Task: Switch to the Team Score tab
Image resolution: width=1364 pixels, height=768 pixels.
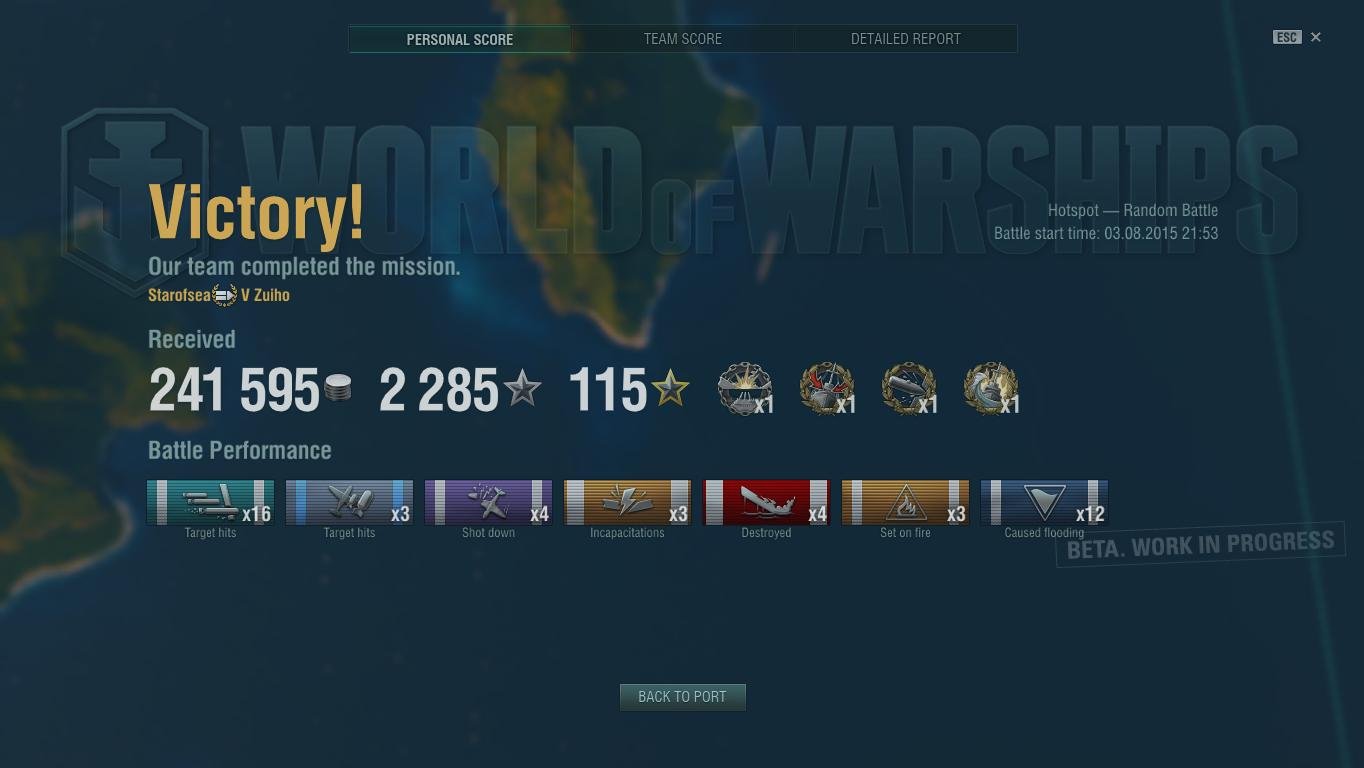Action: [682, 39]
